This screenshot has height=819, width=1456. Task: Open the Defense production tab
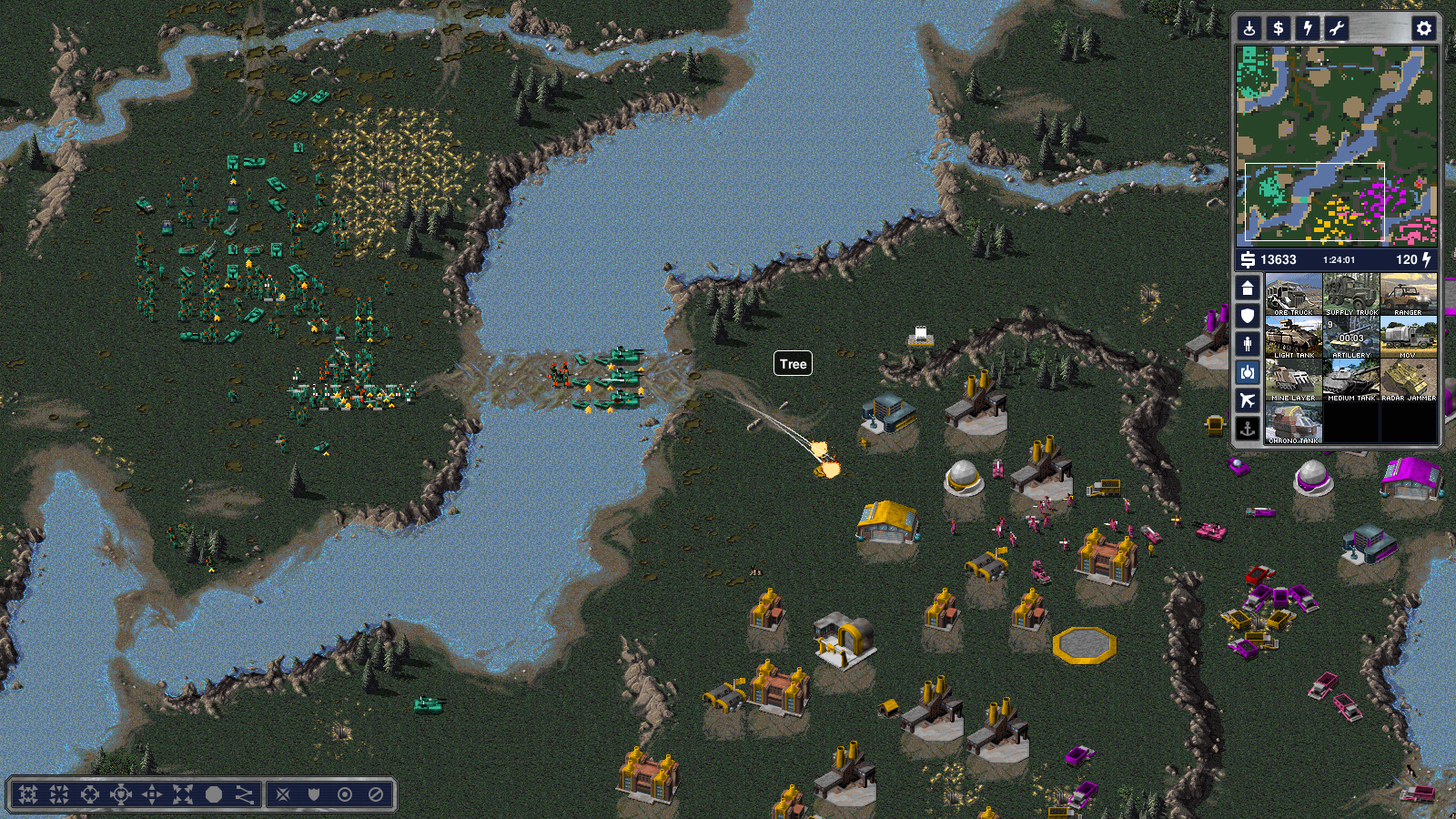1248,316
